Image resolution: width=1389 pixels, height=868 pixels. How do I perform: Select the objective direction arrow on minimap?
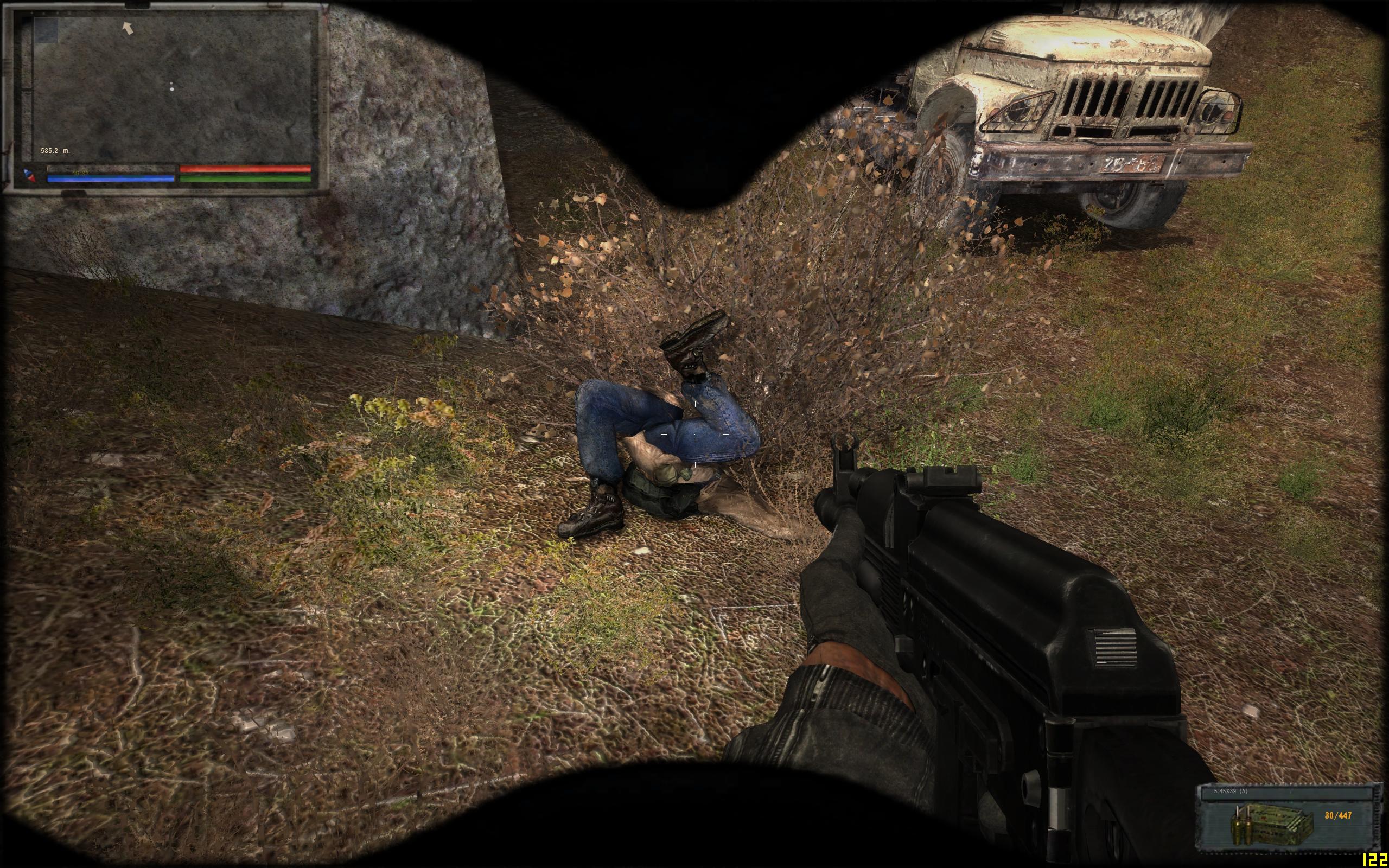[x=128, y=27]
